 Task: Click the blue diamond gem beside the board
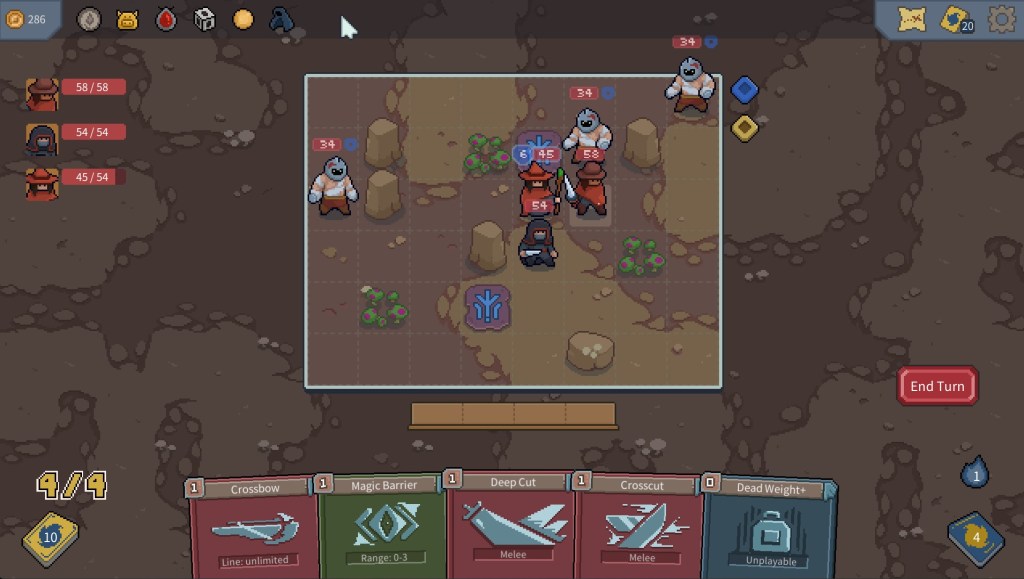pyautogui.click(x=743, y=90)
